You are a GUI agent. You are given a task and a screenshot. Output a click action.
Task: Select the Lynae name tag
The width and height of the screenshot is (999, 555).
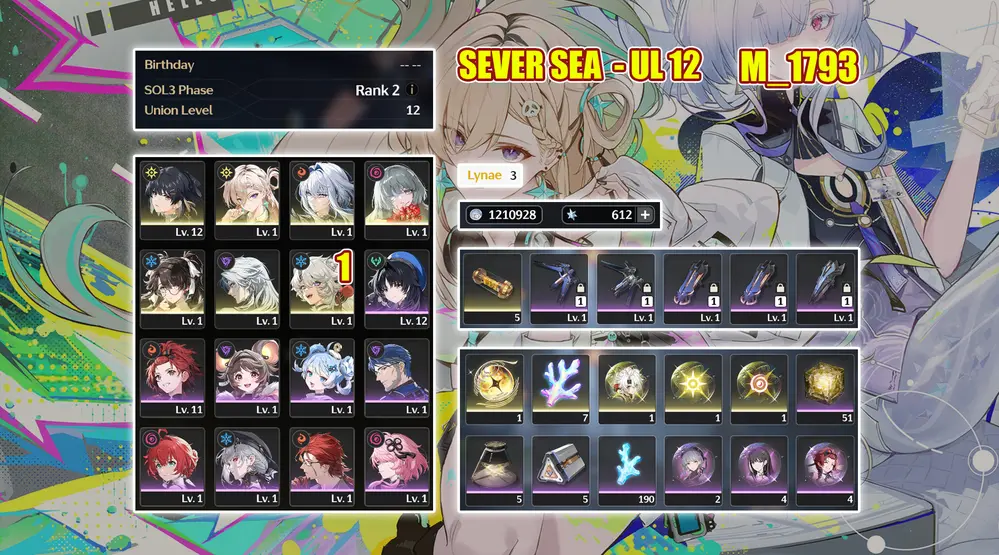point(492,175)
